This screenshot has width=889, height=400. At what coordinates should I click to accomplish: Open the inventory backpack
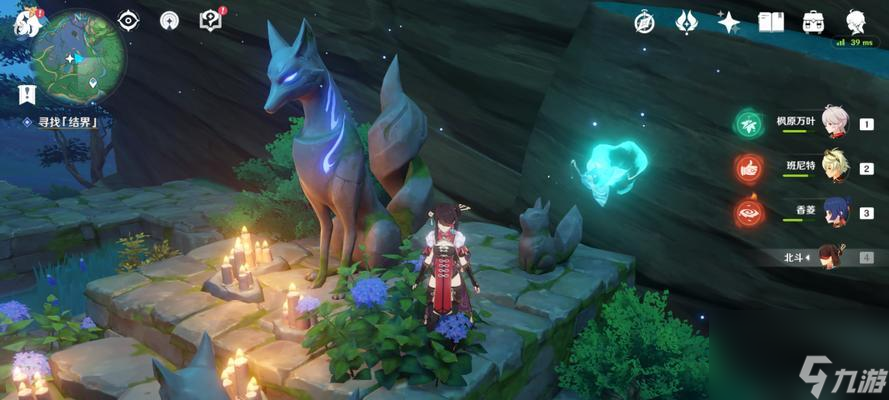(813, 22)
